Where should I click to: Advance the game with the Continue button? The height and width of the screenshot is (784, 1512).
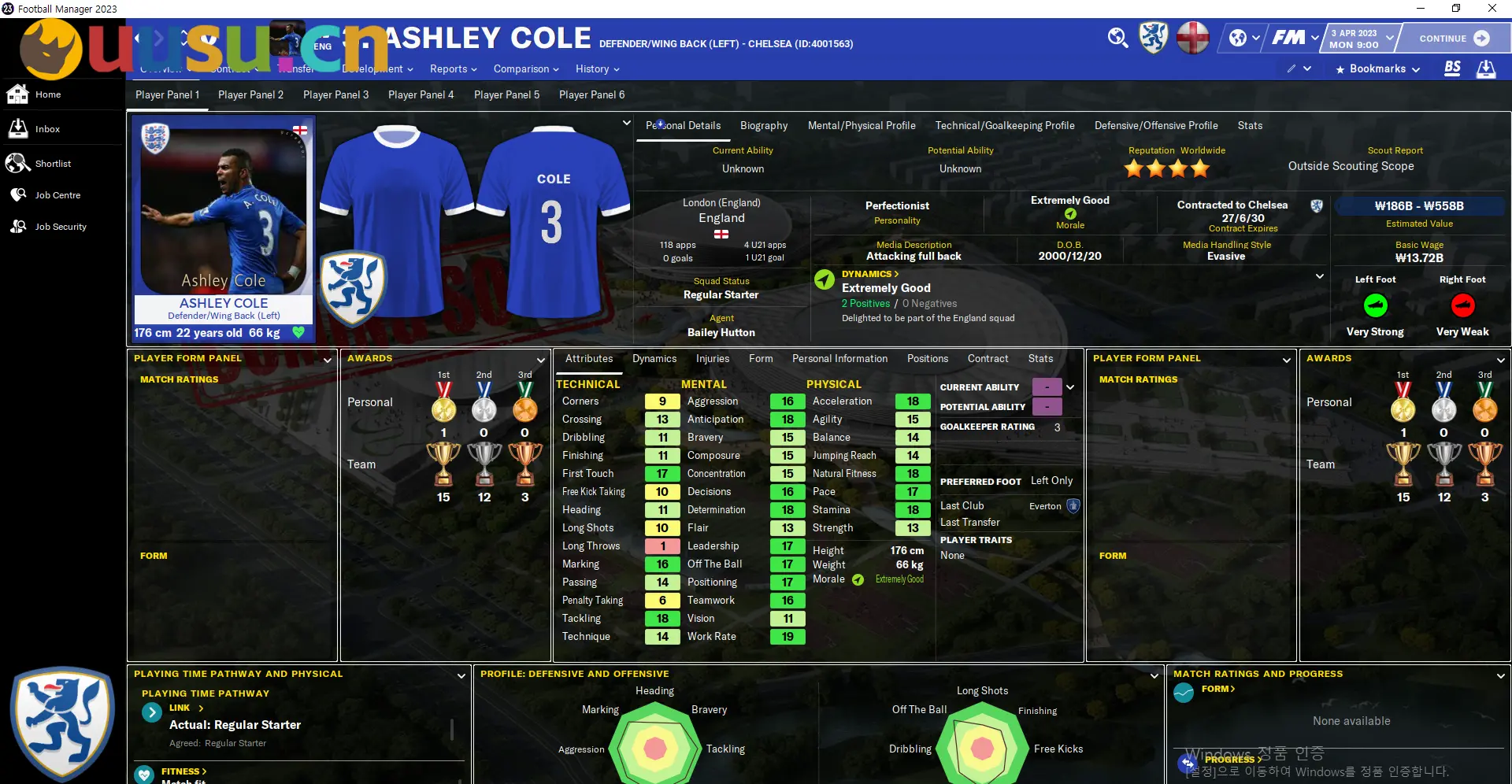tap(1453, 38)
